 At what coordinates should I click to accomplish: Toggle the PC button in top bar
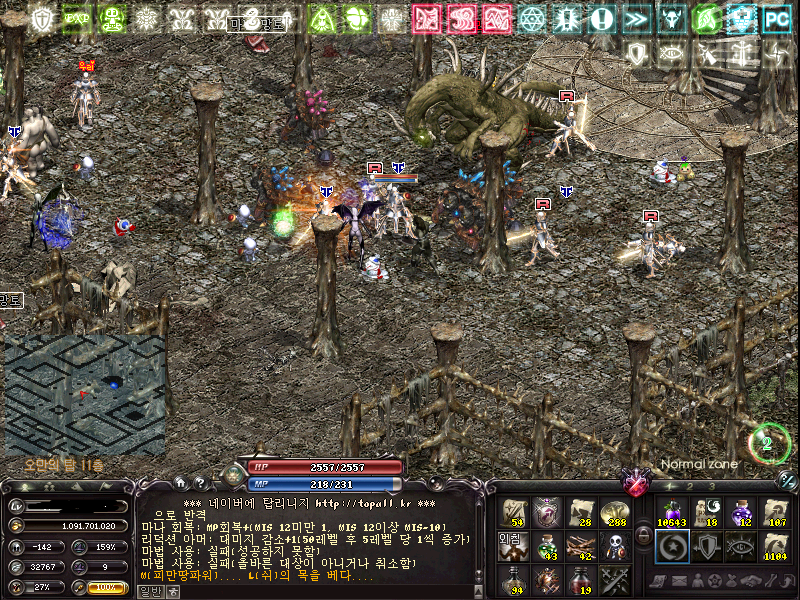click(x=774, y=18)
